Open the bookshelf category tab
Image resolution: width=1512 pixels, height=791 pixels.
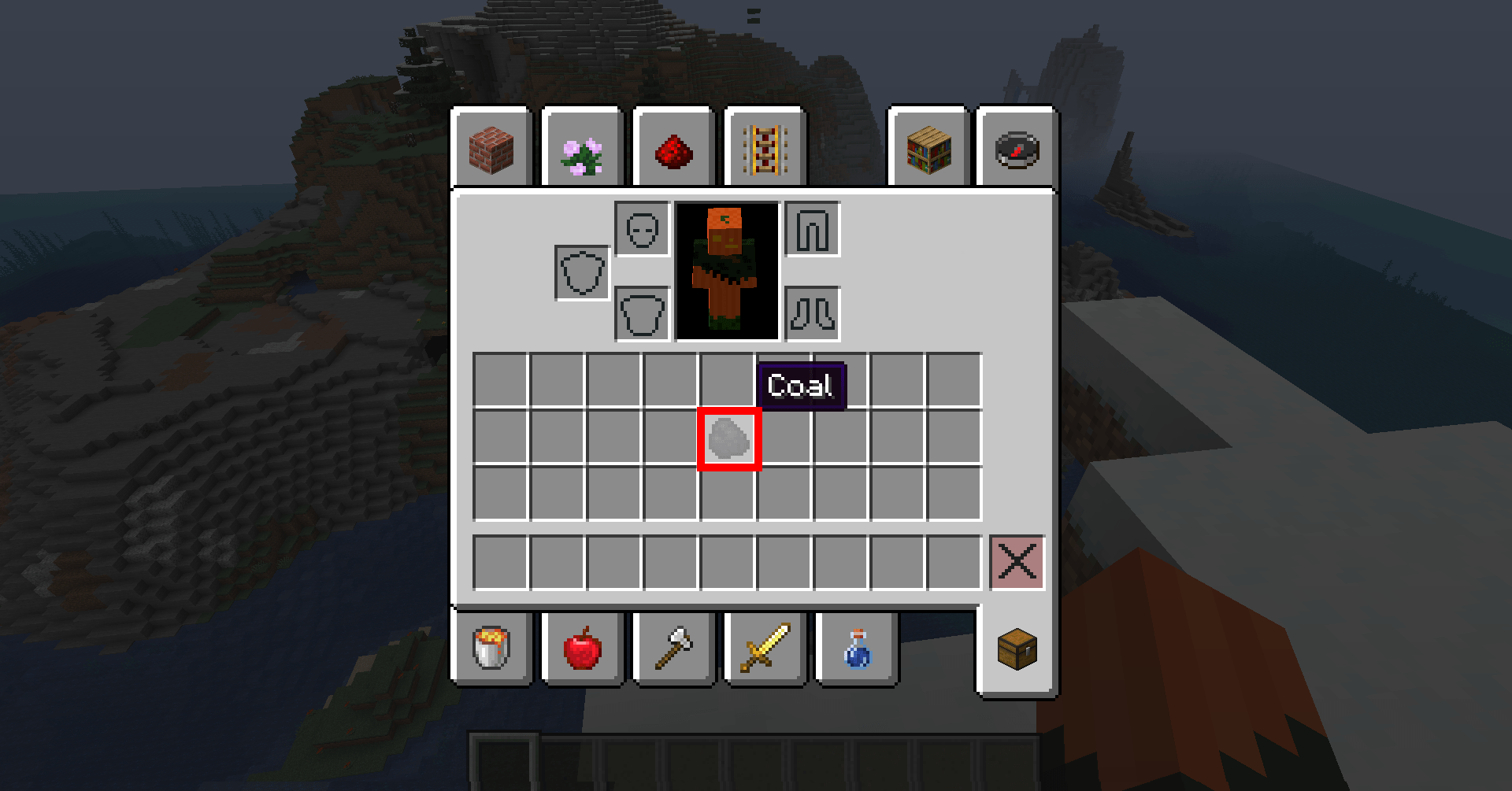[928, 150]
